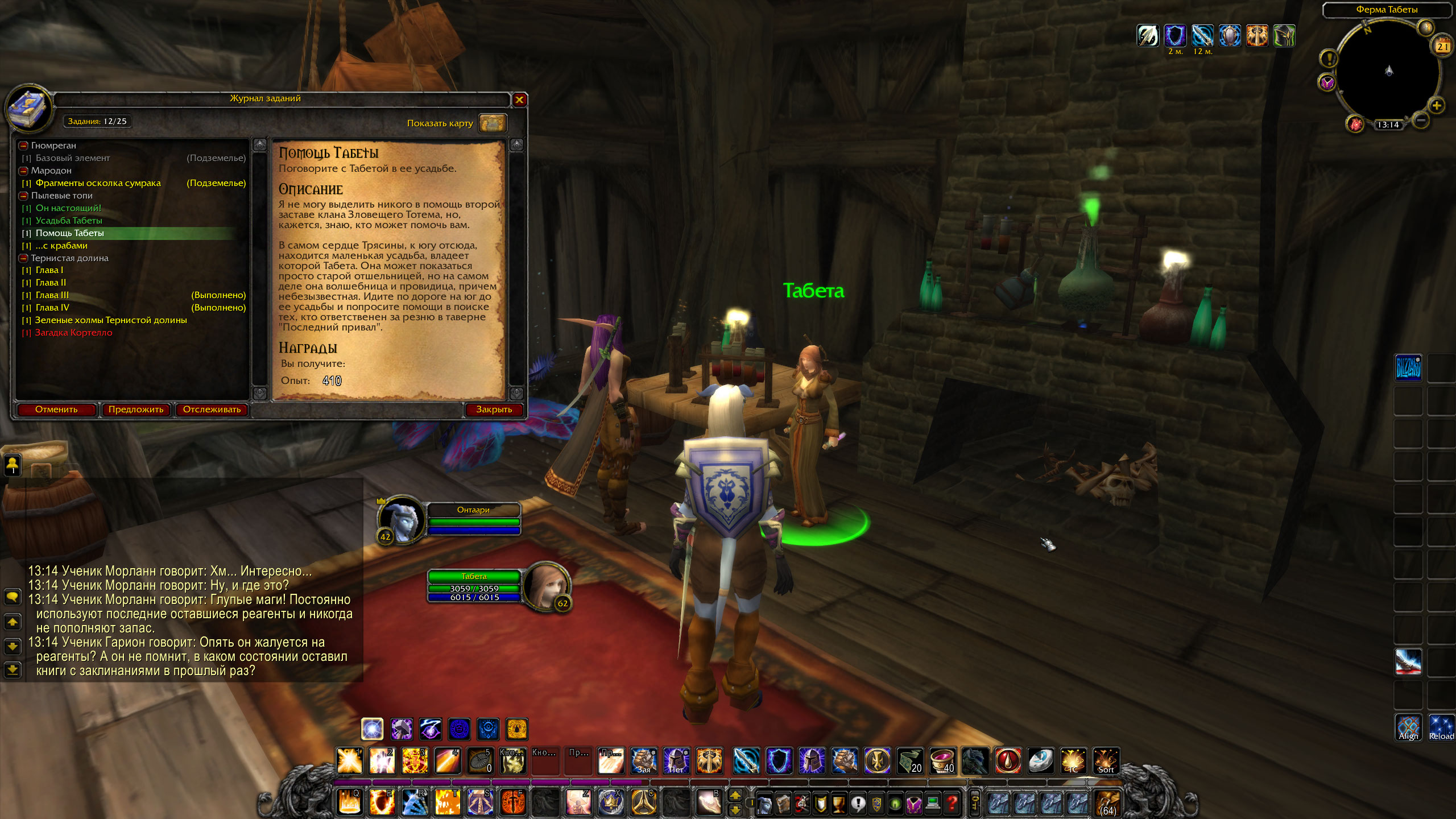The height and width of the screenshot is (819, 1456).
Task: Open the Зеленые холмы Тернистой долины quest
Action: (111, 320)
